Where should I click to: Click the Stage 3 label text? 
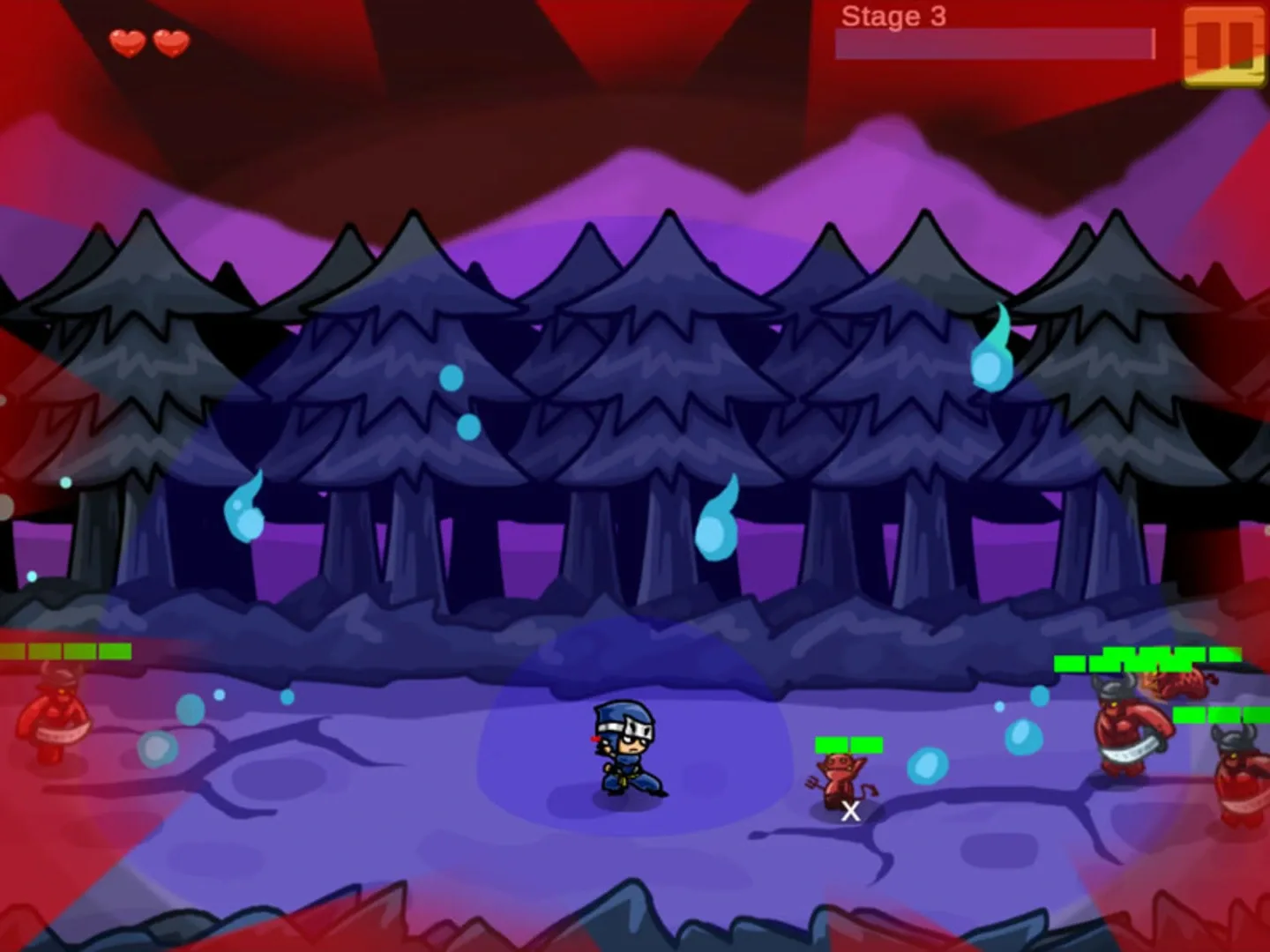tap(893, 15)
